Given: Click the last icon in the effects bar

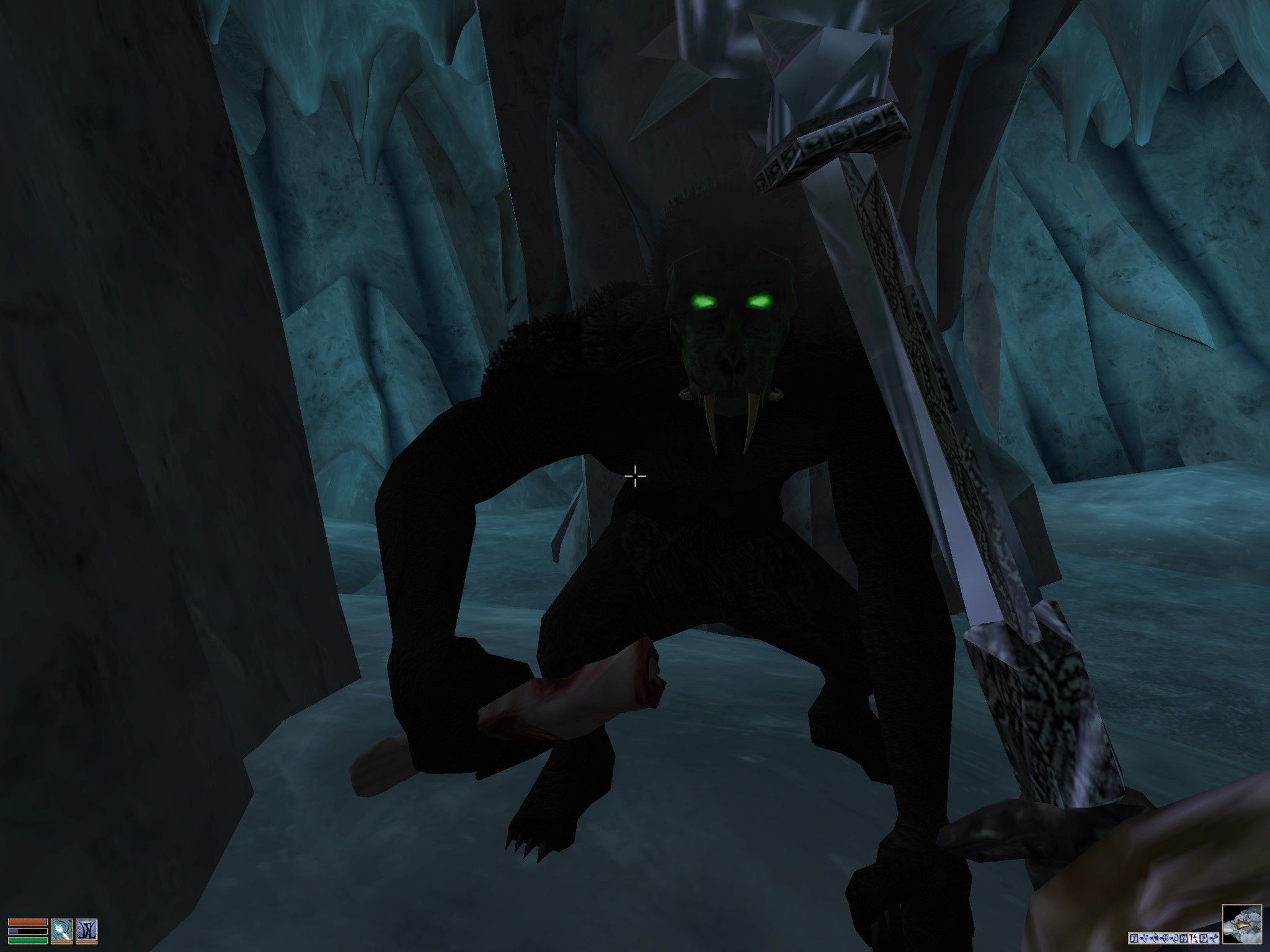Looking at the screenshot, I should [x=1214, y=938].
